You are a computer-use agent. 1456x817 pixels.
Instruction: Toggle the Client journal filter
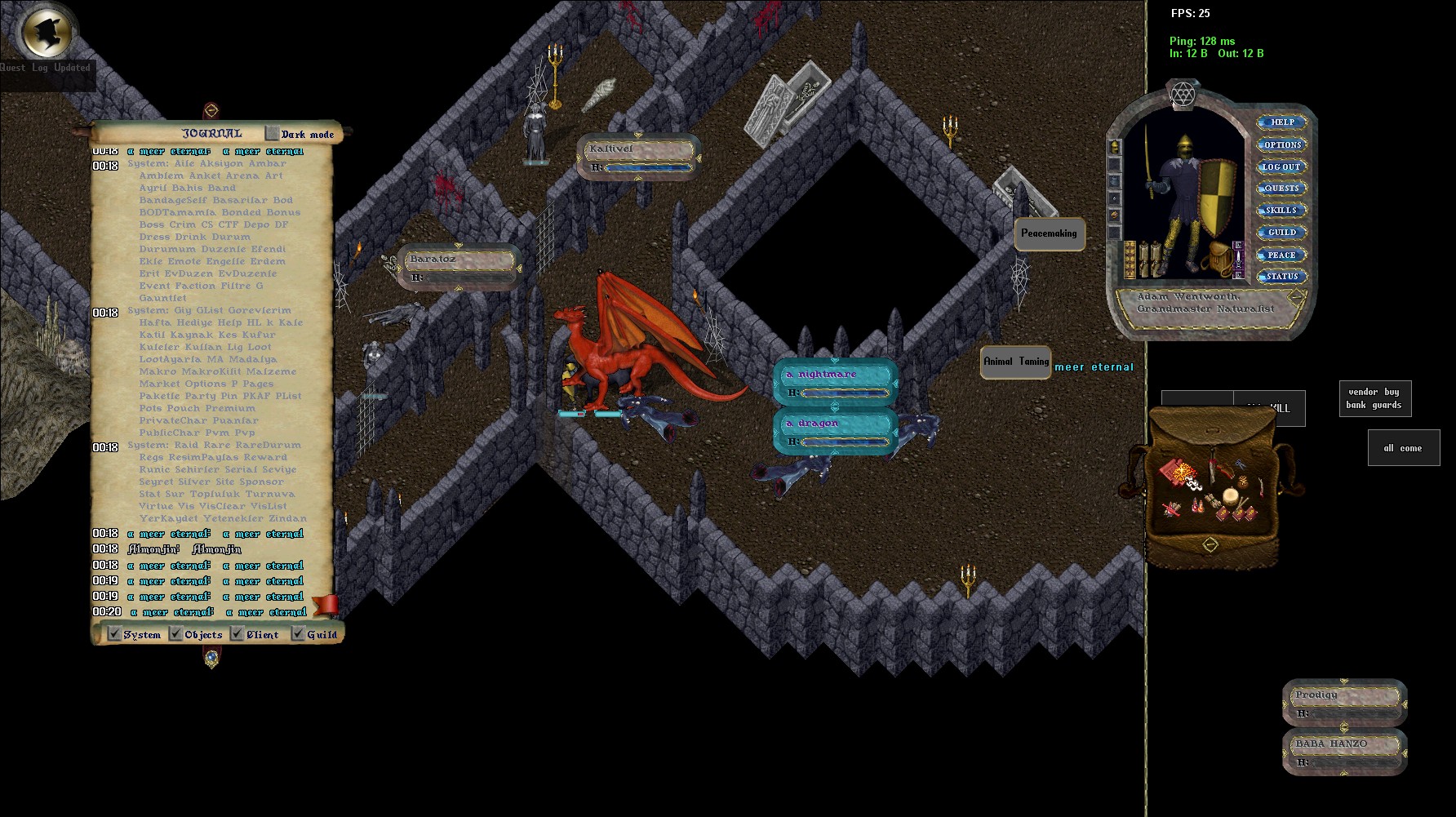click(x=237, y=634)
